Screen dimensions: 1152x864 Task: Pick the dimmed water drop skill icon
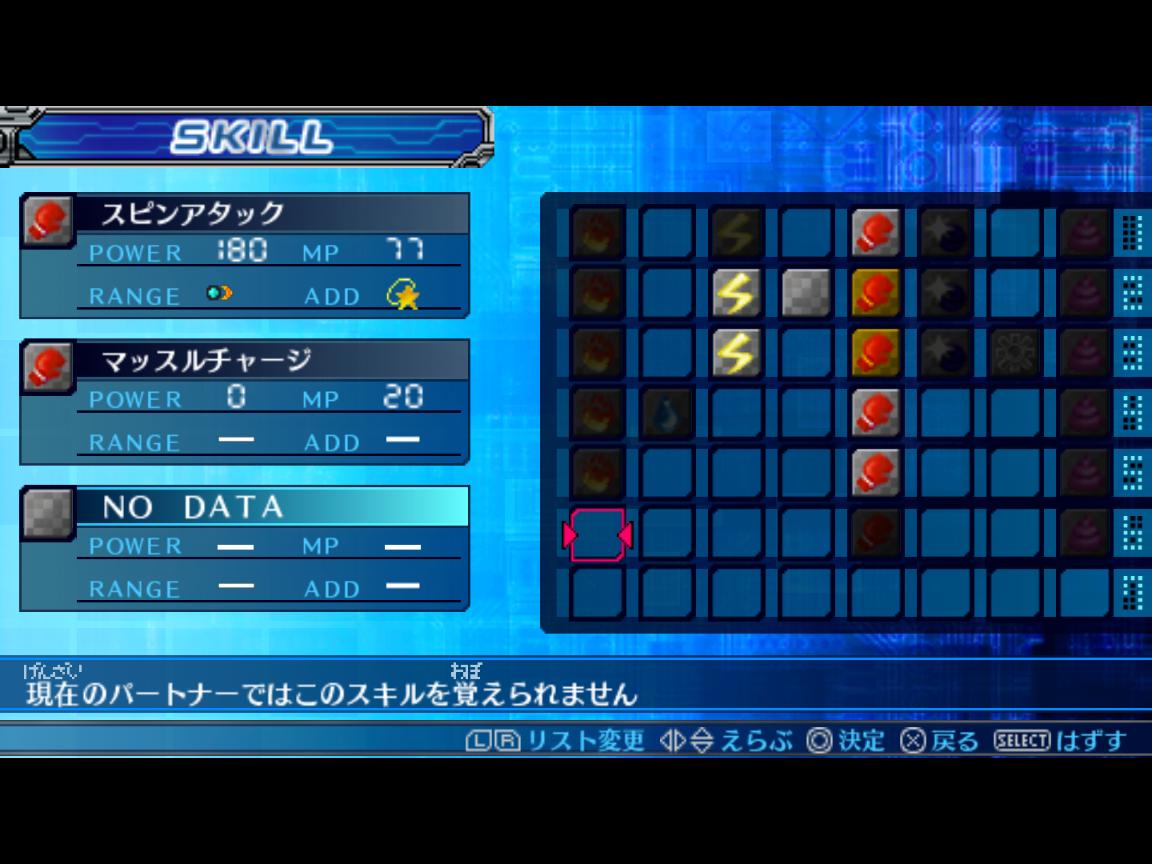666,412
